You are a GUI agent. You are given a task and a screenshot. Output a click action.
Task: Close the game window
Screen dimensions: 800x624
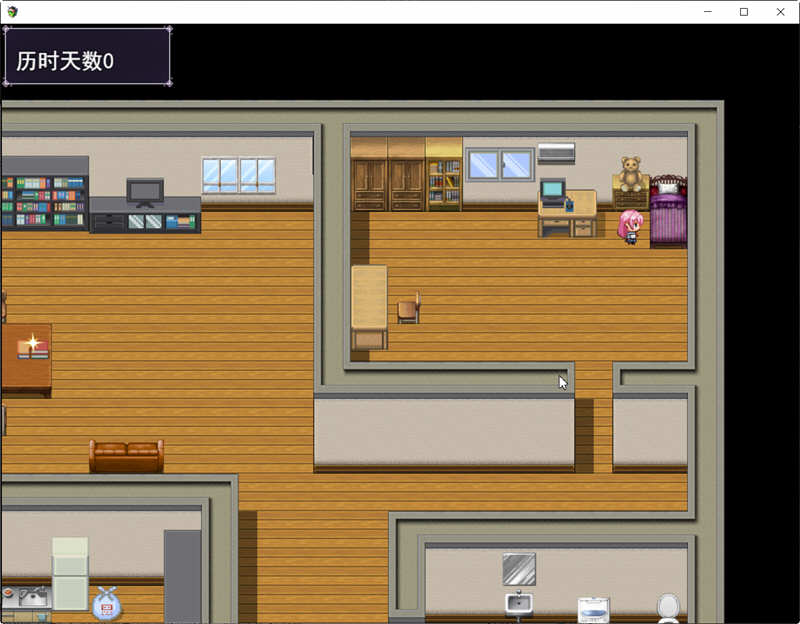click(780, 12)
